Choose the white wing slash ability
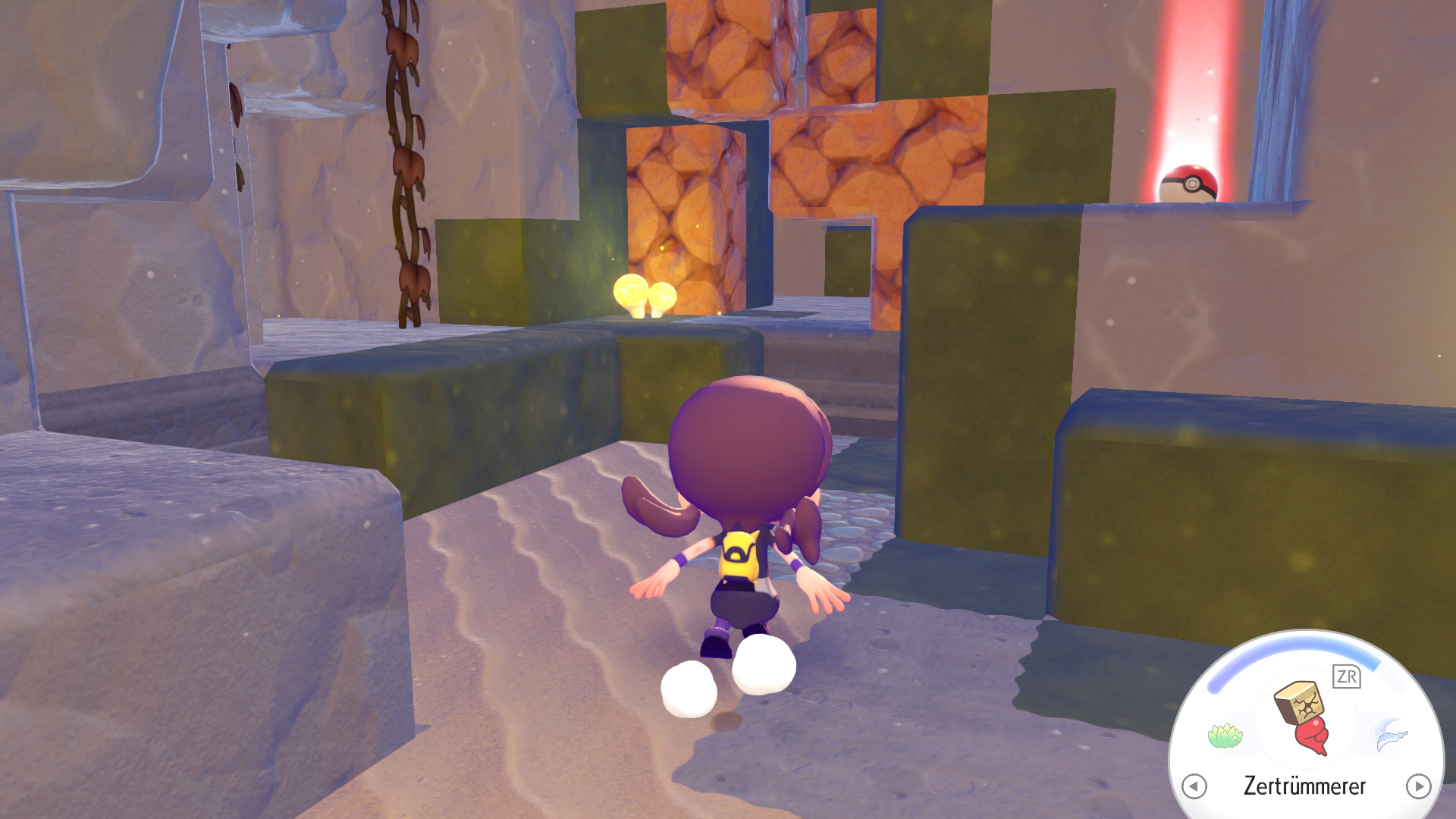This screenshot has height=819, width=1456. tap(1392, 734)
